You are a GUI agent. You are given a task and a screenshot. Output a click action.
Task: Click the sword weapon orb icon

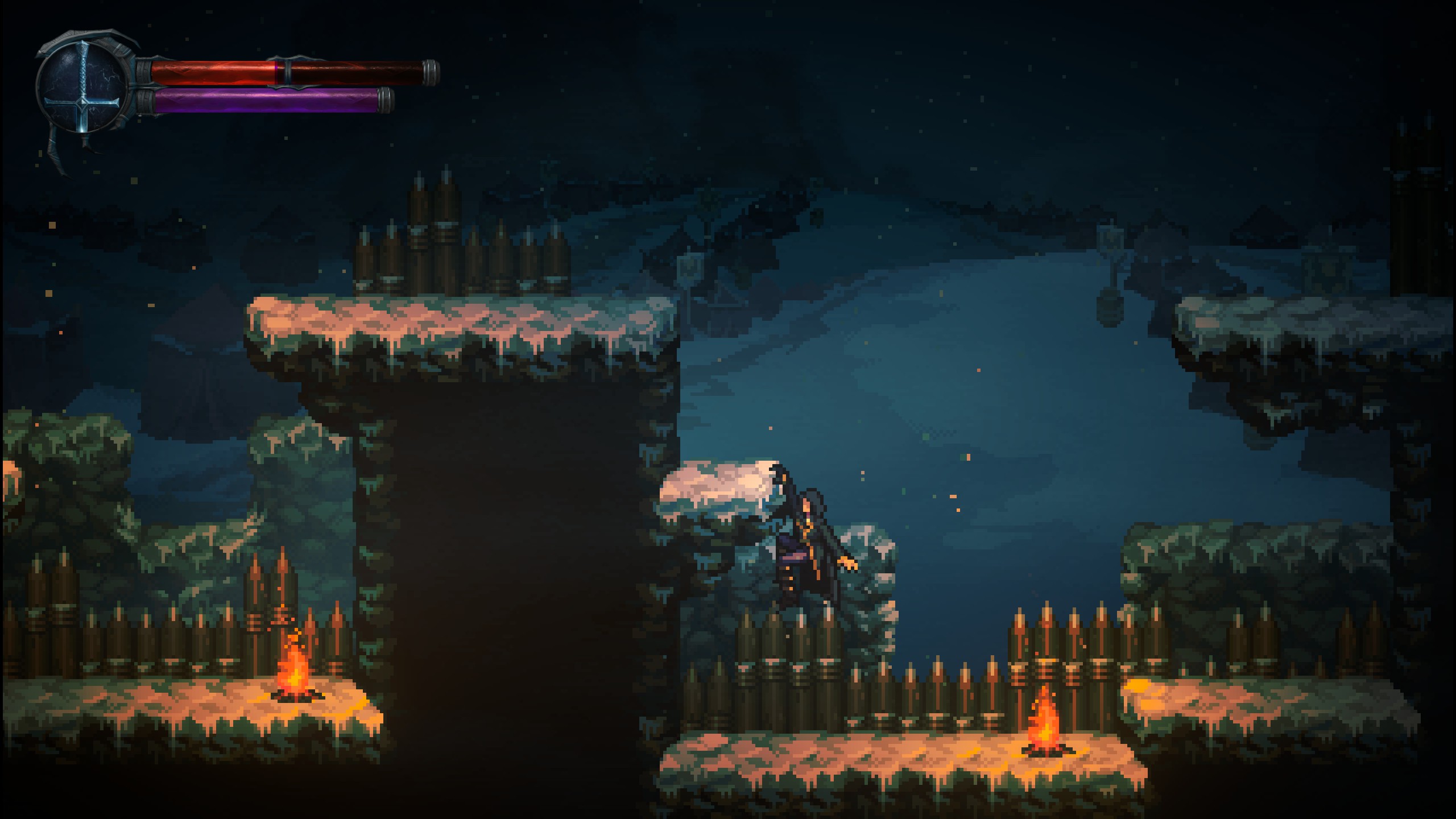[x=84, y=88]
